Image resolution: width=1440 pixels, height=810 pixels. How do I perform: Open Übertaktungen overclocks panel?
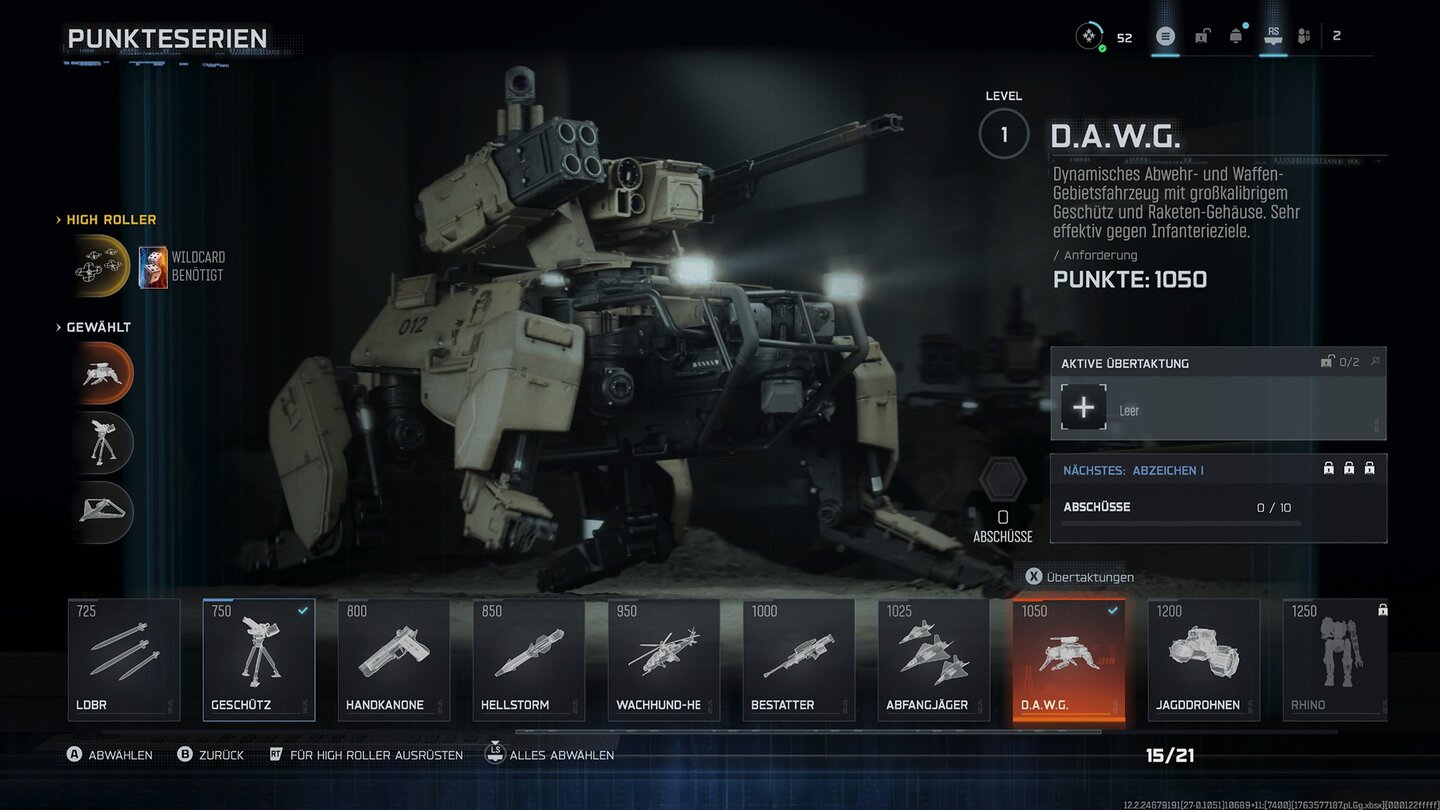(1080, 577)
